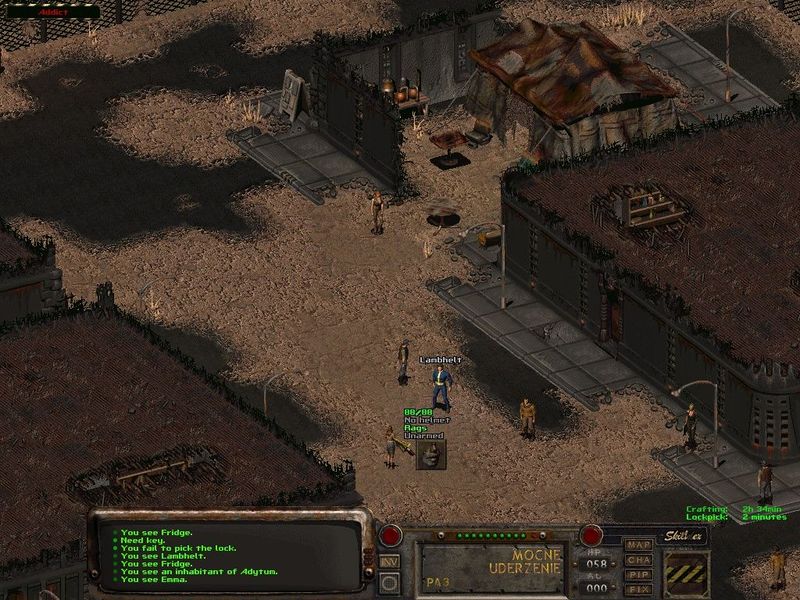Open the Skilldex panel
The width and height of the screenshot is (800, 600).
tap(685, 536)
